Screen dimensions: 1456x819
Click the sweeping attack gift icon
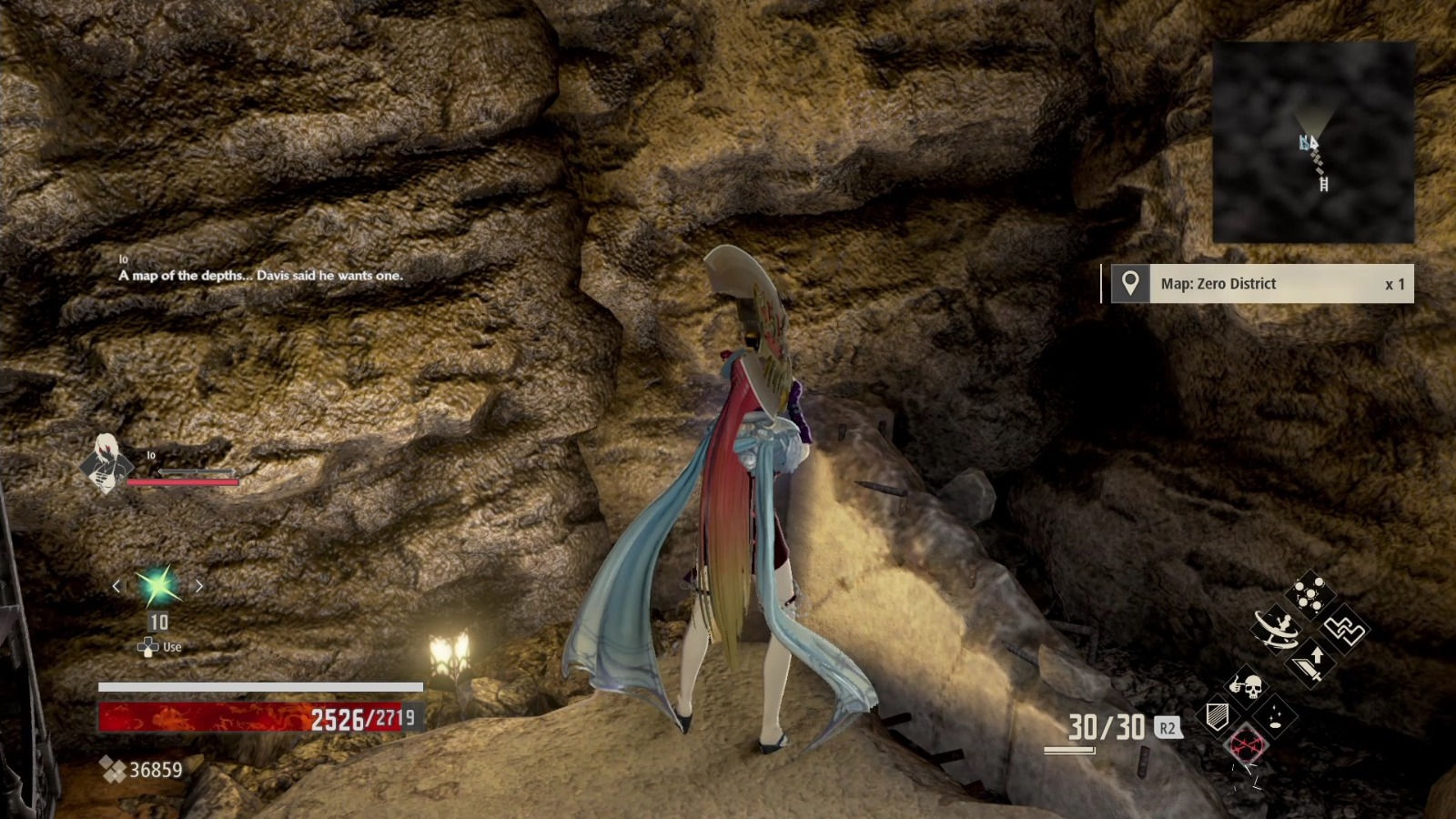coord(1275,628)
